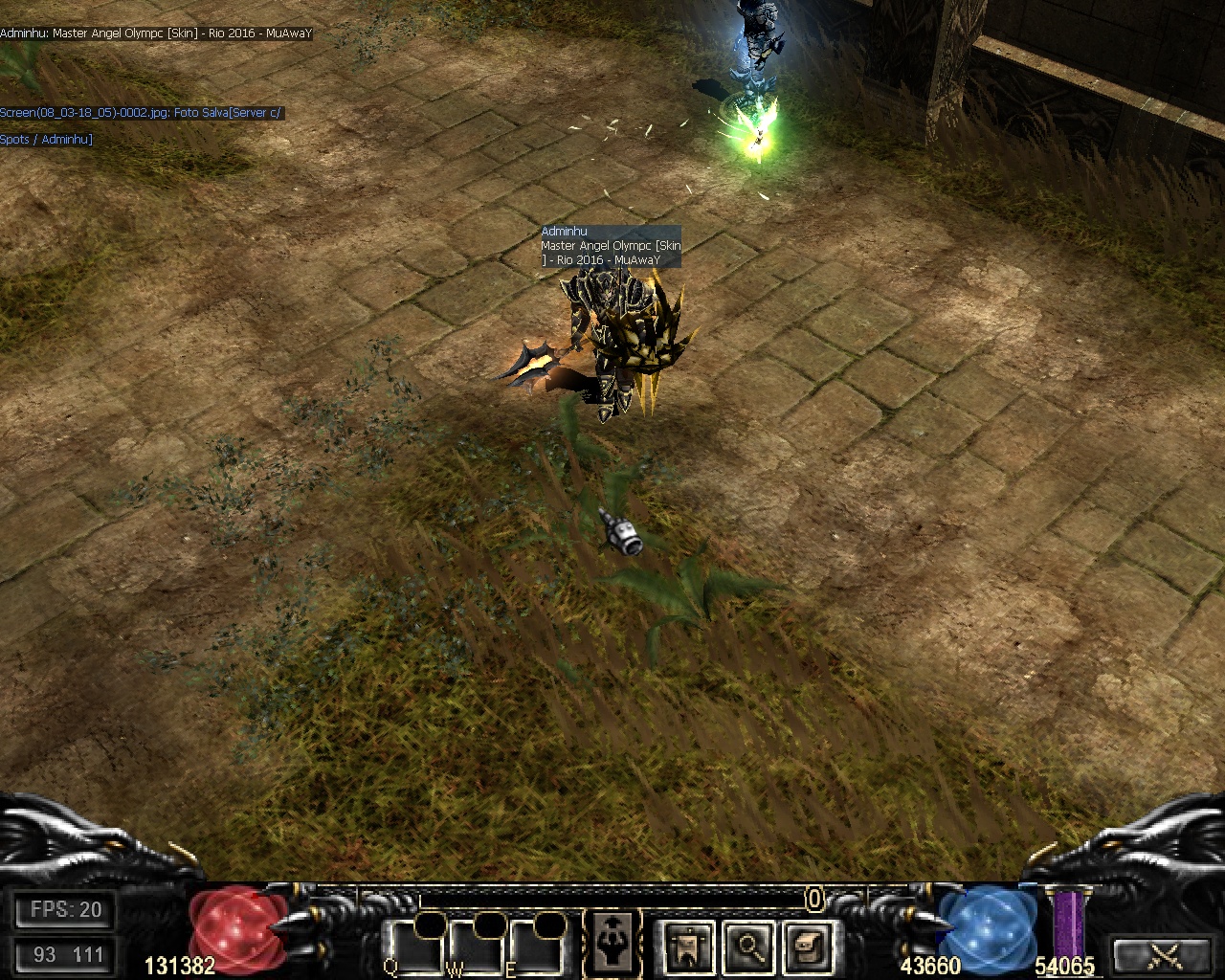The width and height of the screenshot is (1225, 980).
Task: Open the scroll and chest button
Action: click(808, 946)
